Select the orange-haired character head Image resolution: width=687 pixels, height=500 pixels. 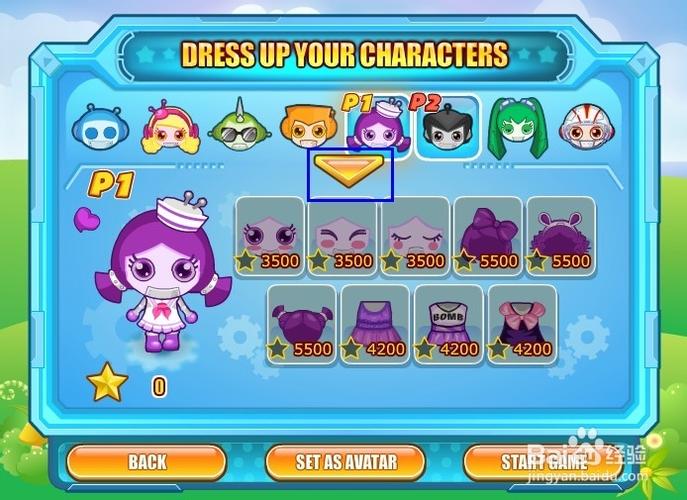[x=307, y=128]
